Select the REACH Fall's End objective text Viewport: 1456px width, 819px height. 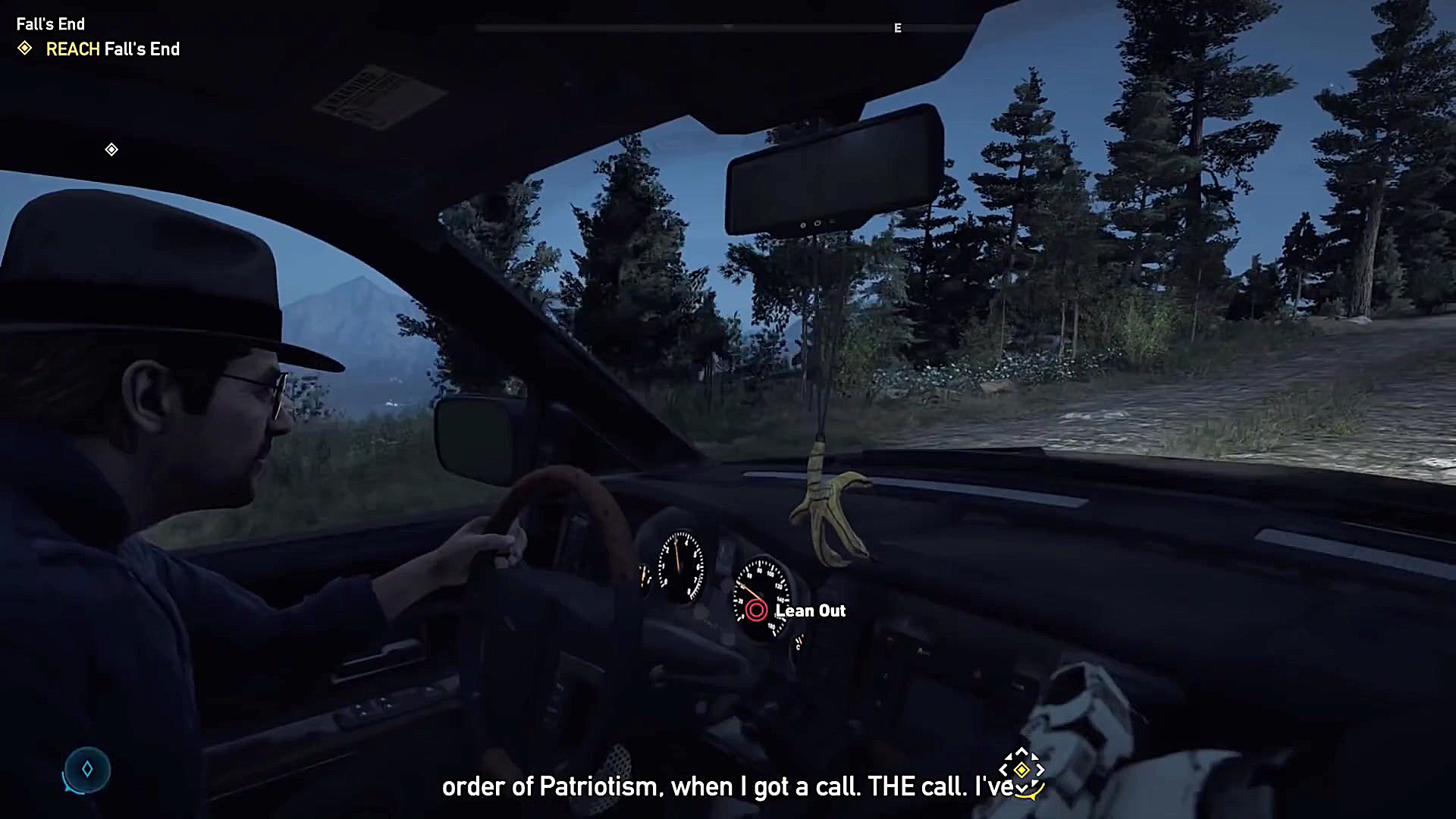click(x=112, y=49)
